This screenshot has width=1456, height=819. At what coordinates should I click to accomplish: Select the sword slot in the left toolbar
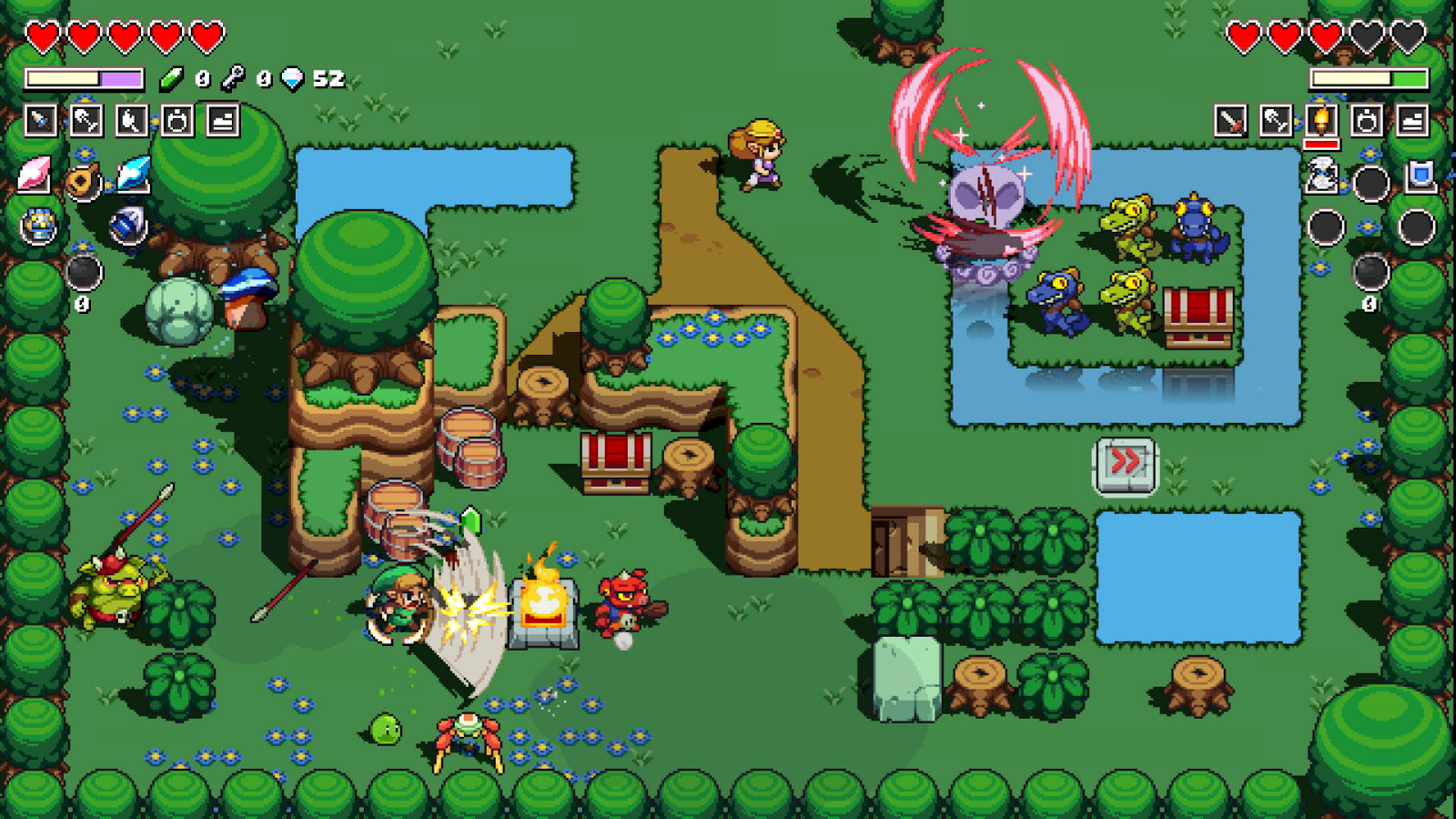click(x=40, y=120)
